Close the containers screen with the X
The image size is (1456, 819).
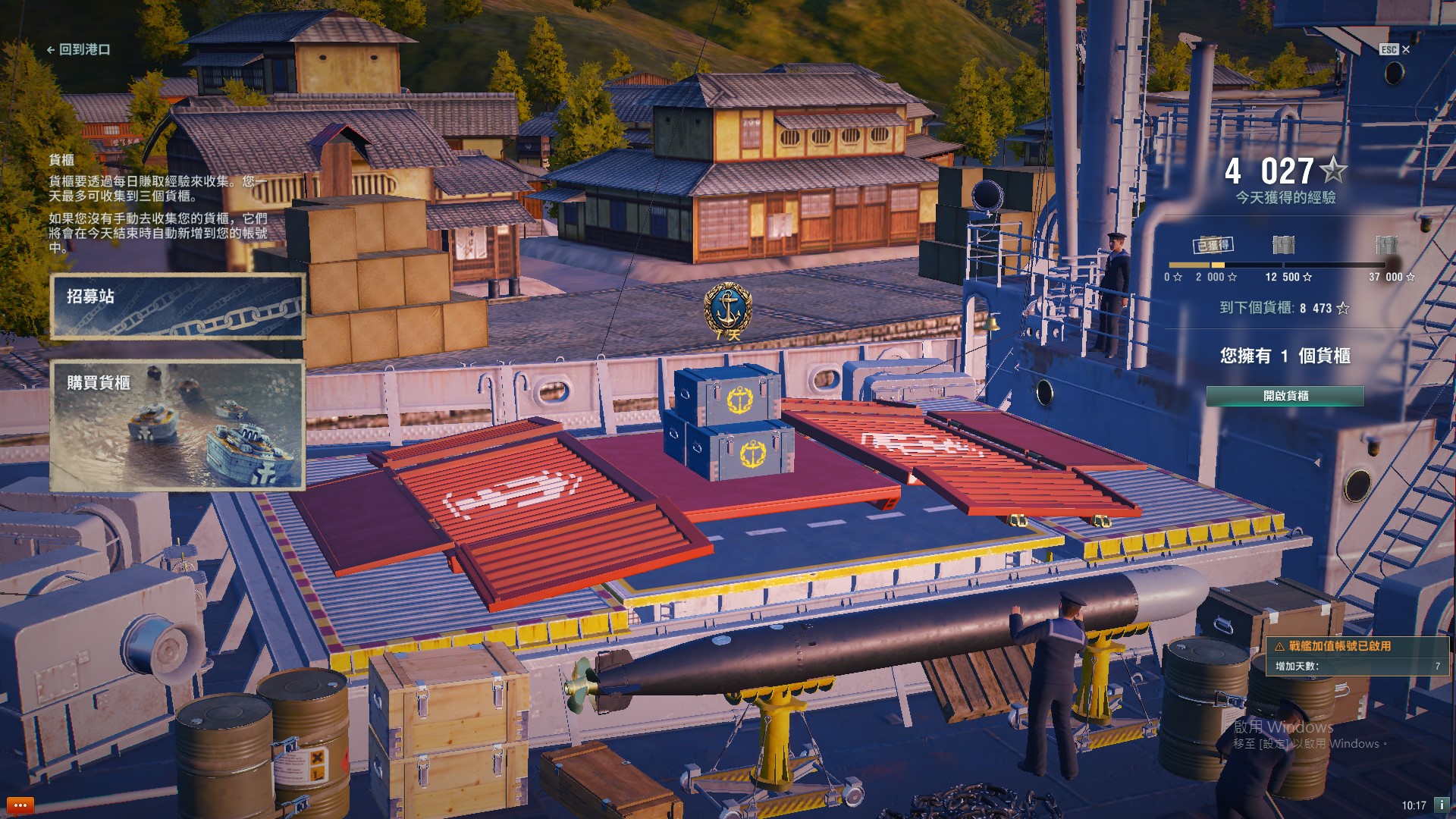click(x=1406, y=49)
